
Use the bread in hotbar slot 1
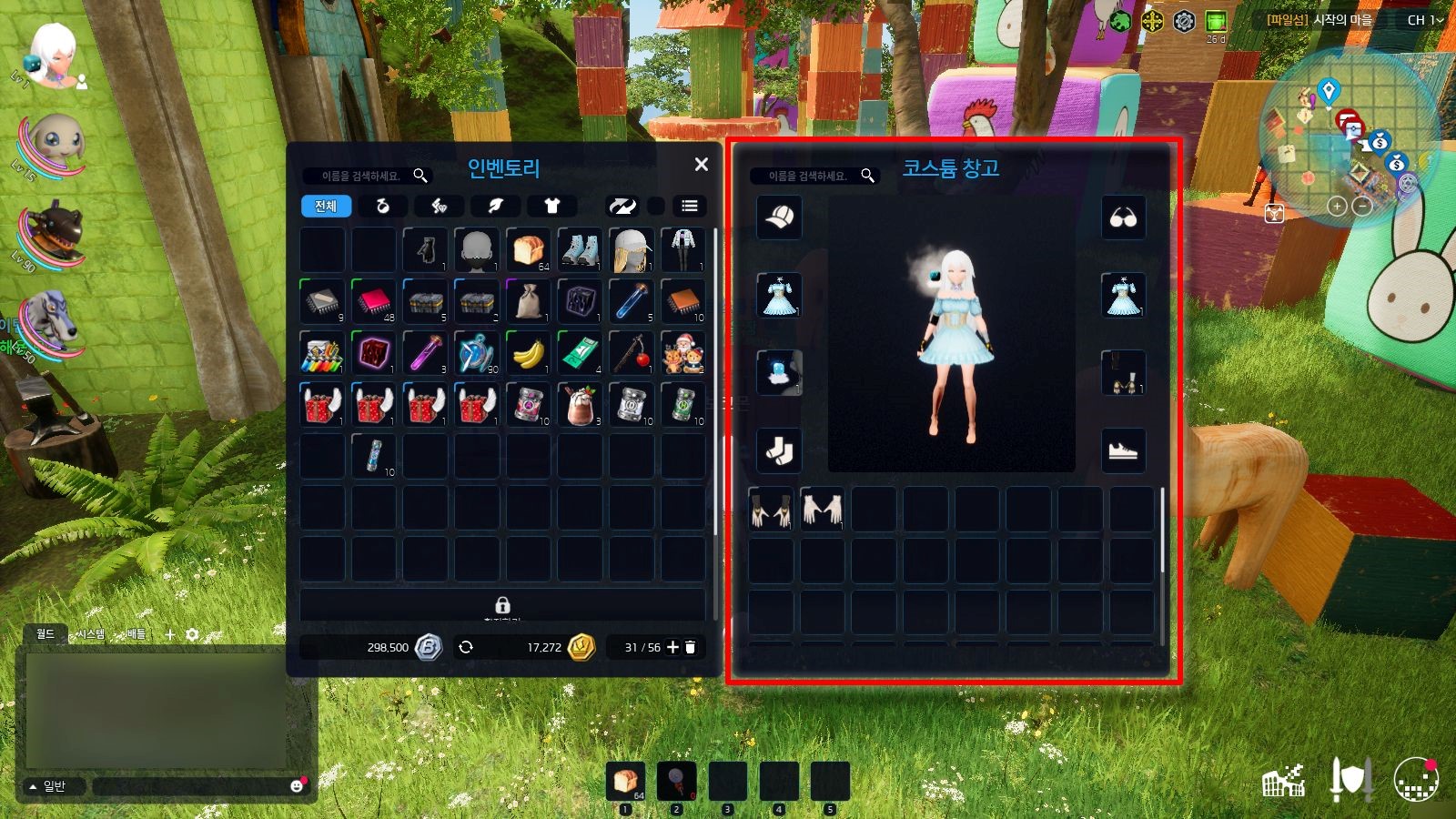coord(625,781)
